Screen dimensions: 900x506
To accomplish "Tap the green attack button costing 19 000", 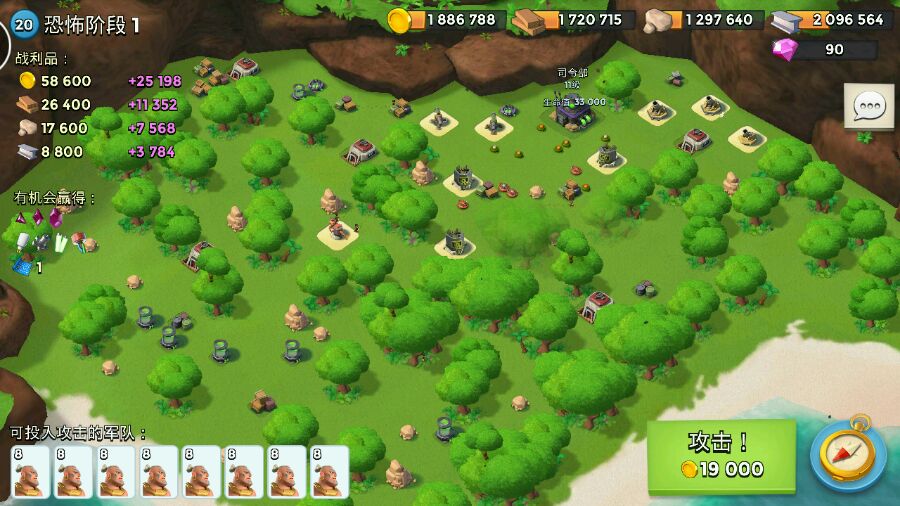I will pyautogui.click(x=721, y=456).
